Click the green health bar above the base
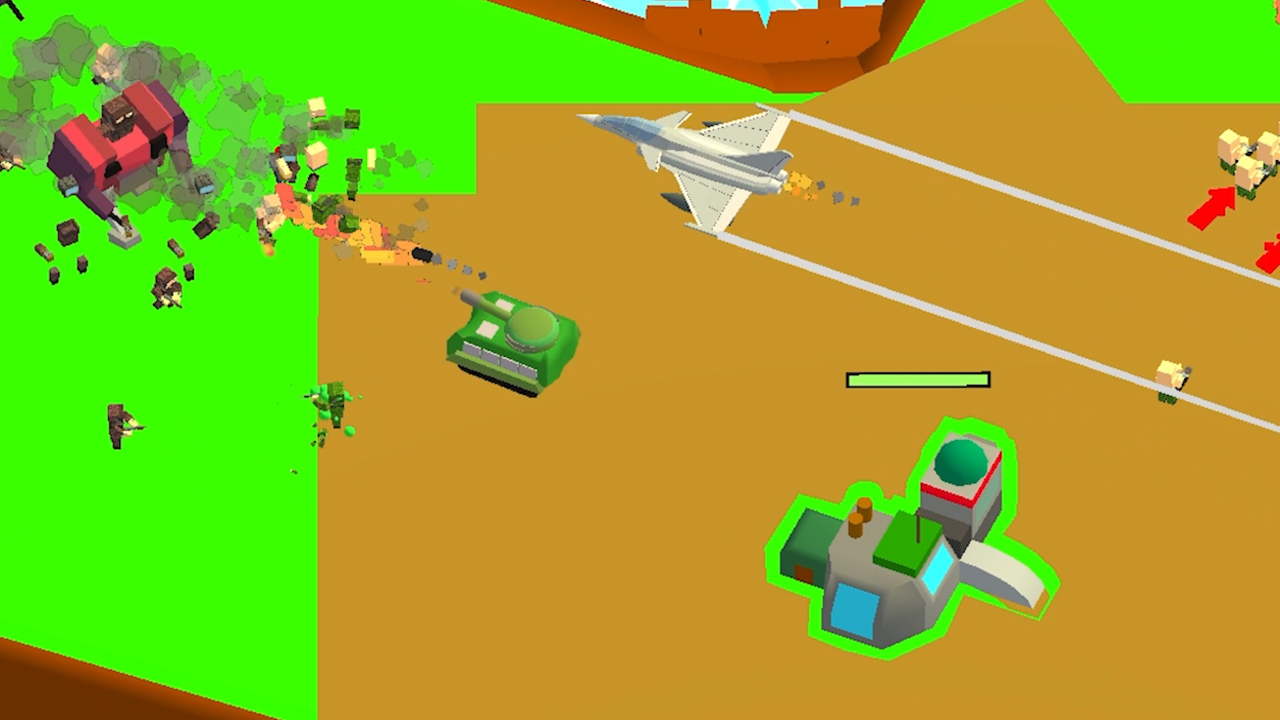1280x720 pixels. pyautogui.click(x=917, y=380)
